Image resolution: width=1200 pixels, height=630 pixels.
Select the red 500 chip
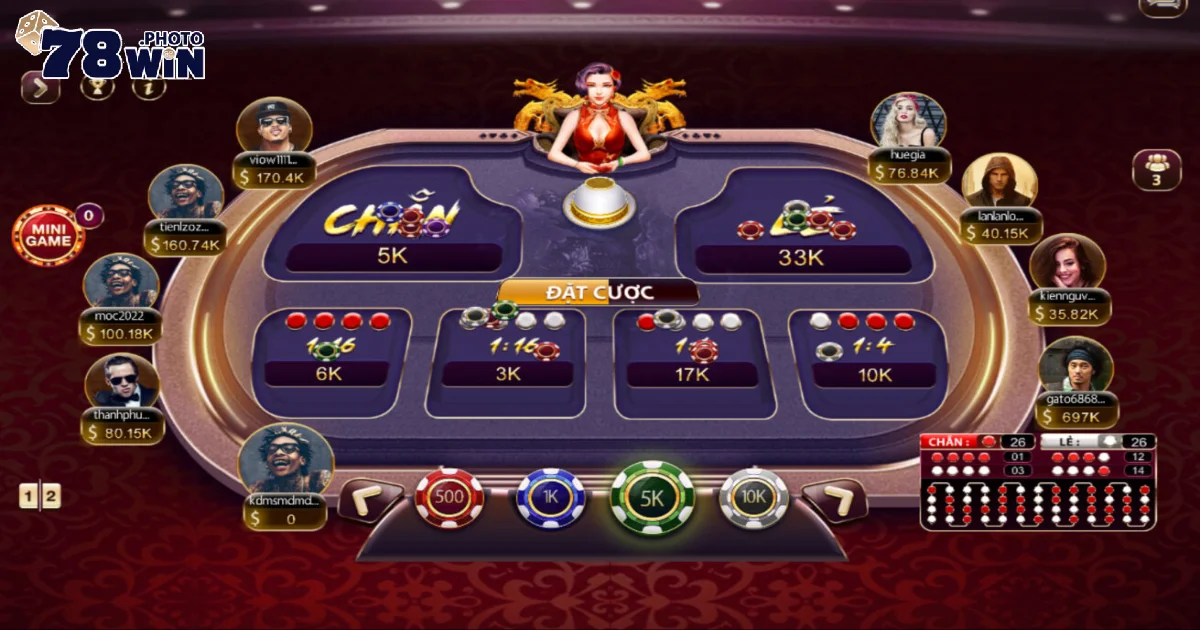tap(449, 497)
